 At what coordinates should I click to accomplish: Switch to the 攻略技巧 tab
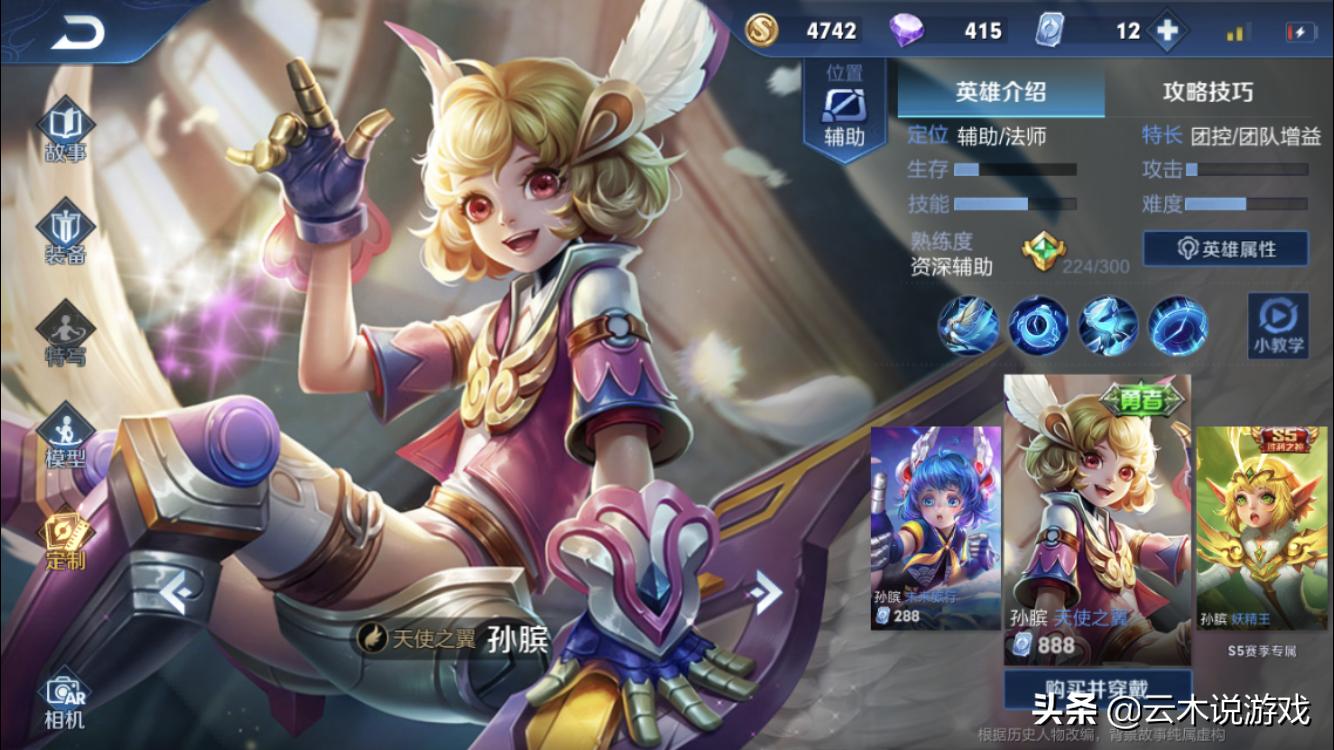pos(1207,93)
